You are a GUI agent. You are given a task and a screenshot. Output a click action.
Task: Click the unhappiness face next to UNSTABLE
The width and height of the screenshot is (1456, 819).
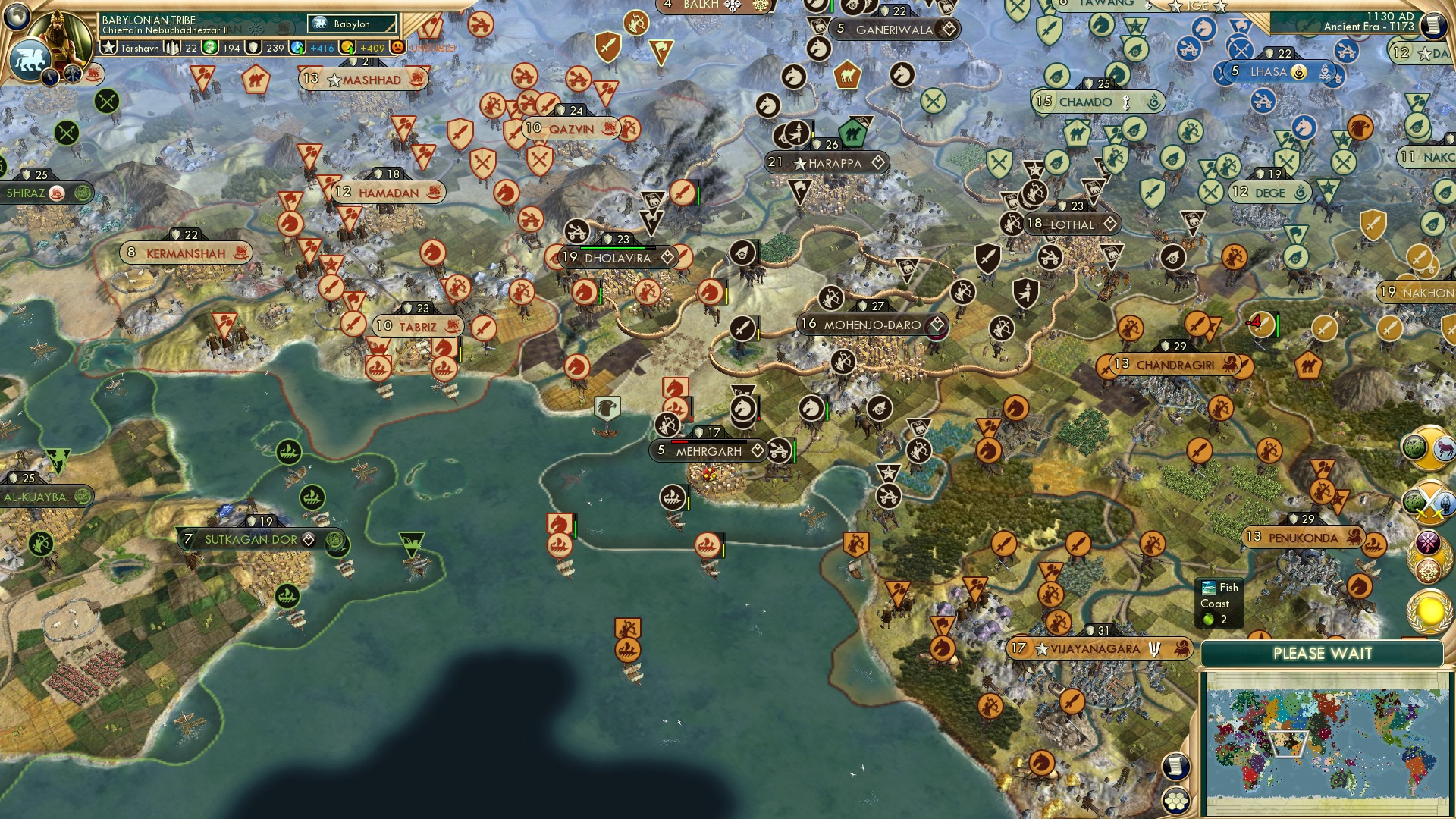pyautogui.click(x=397, y=48)
